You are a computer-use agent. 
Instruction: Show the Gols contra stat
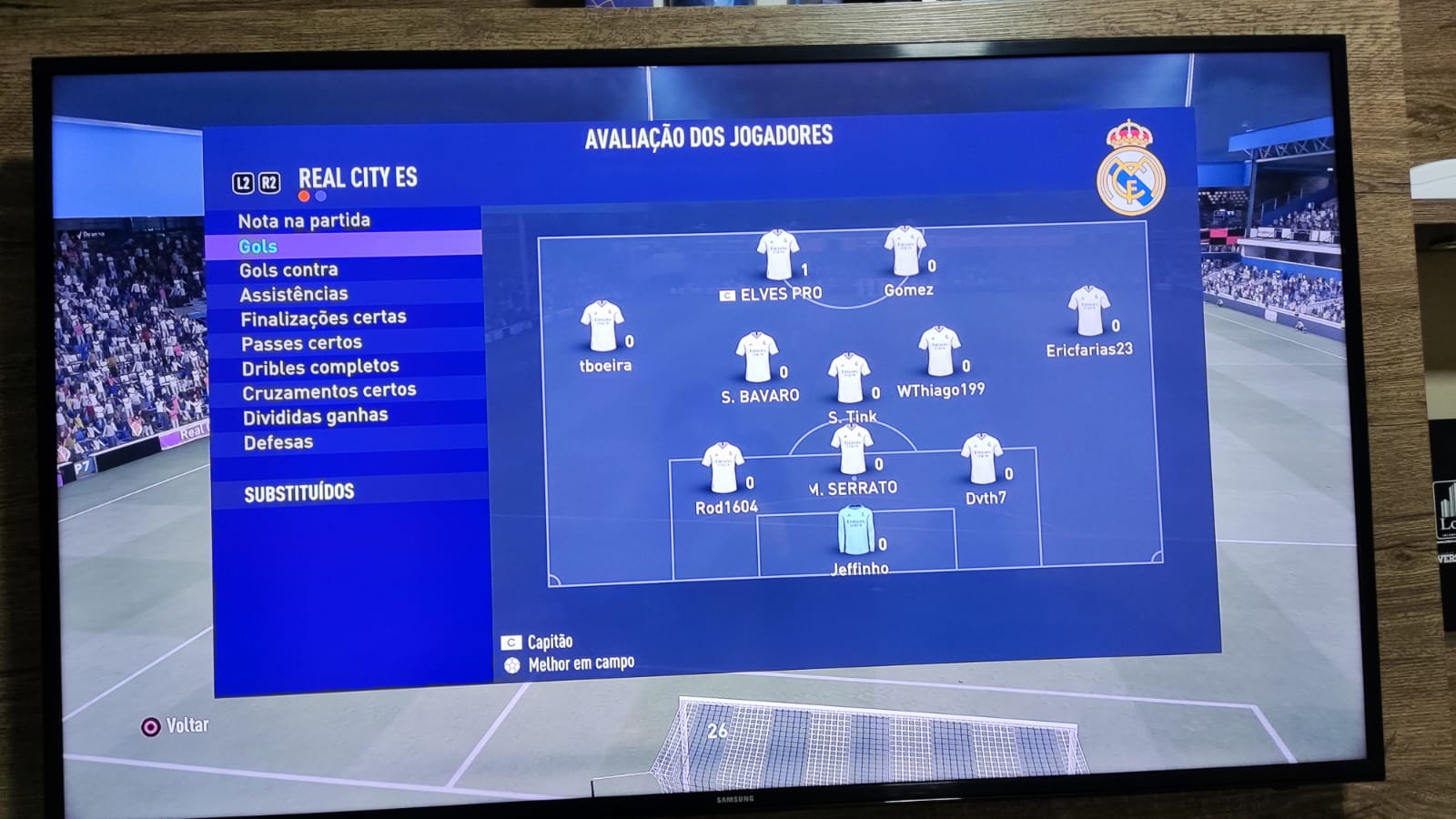click(x=288, y=270)
